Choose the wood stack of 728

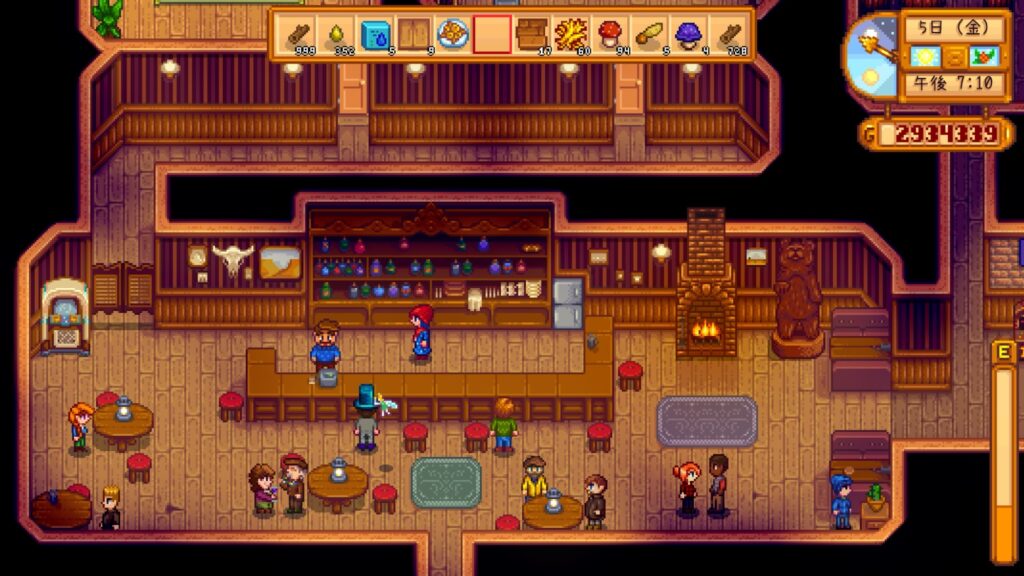point(727,35)
